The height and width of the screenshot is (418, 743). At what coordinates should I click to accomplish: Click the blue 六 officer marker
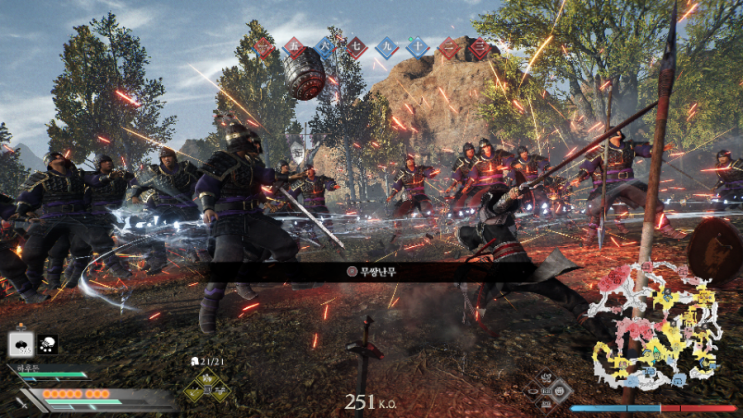[x=325, y=47]
